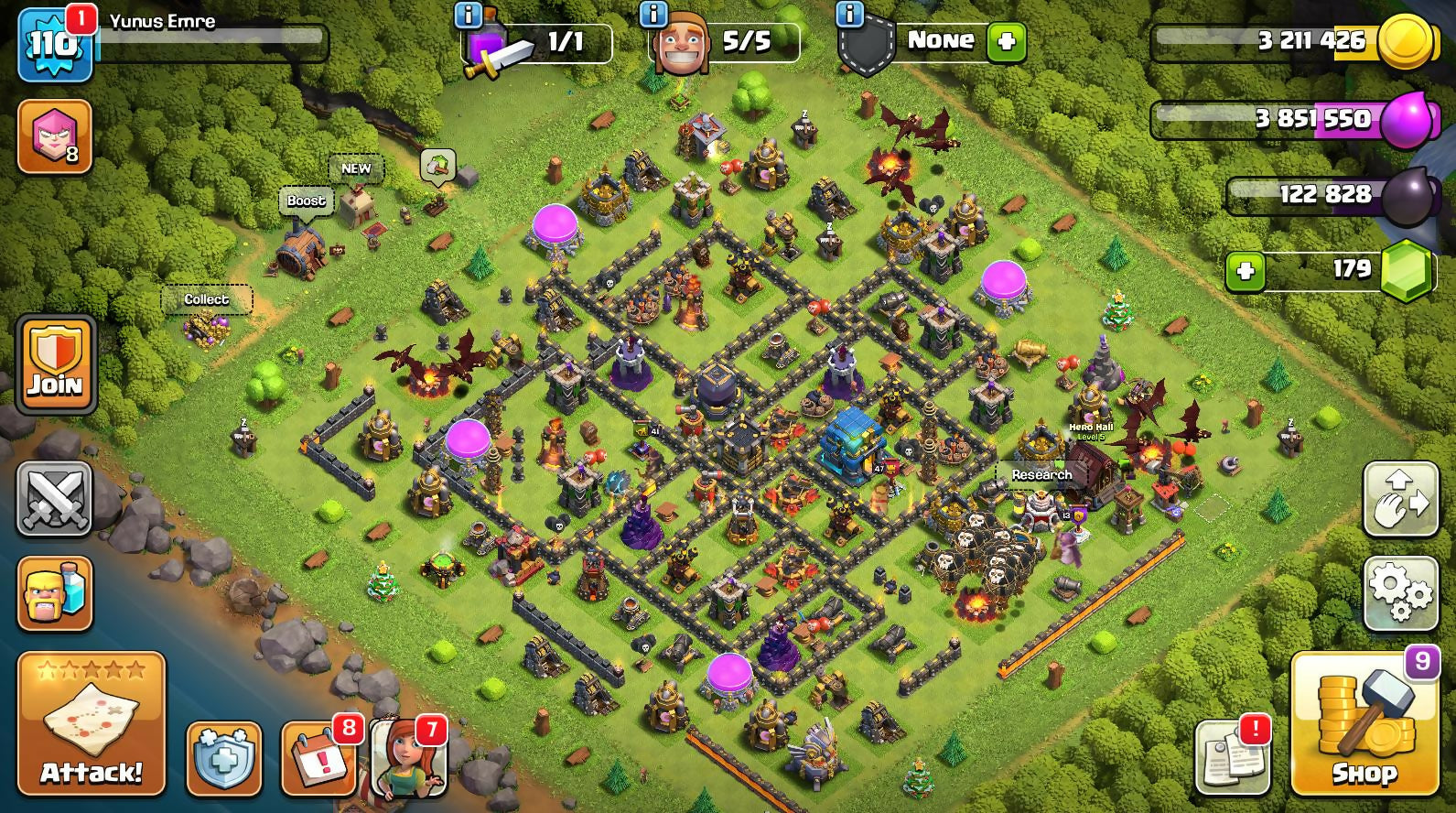This screenshot has height=813, width=1456.
Task: Tap the Research bubble
Action: [x=1041, y=475]
